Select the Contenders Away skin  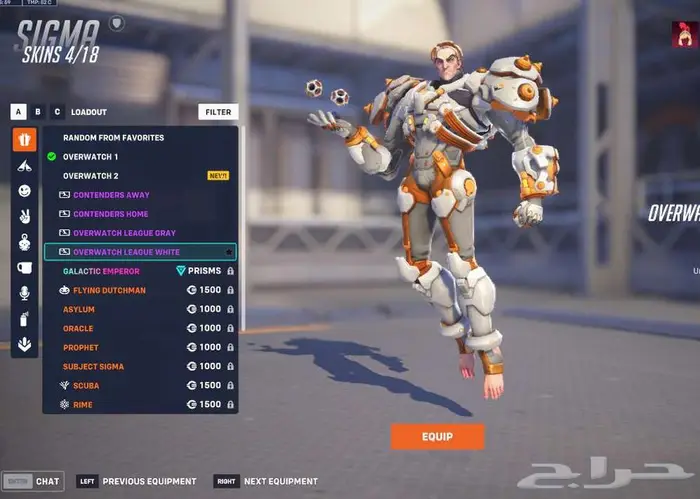[x=110, y=195]
